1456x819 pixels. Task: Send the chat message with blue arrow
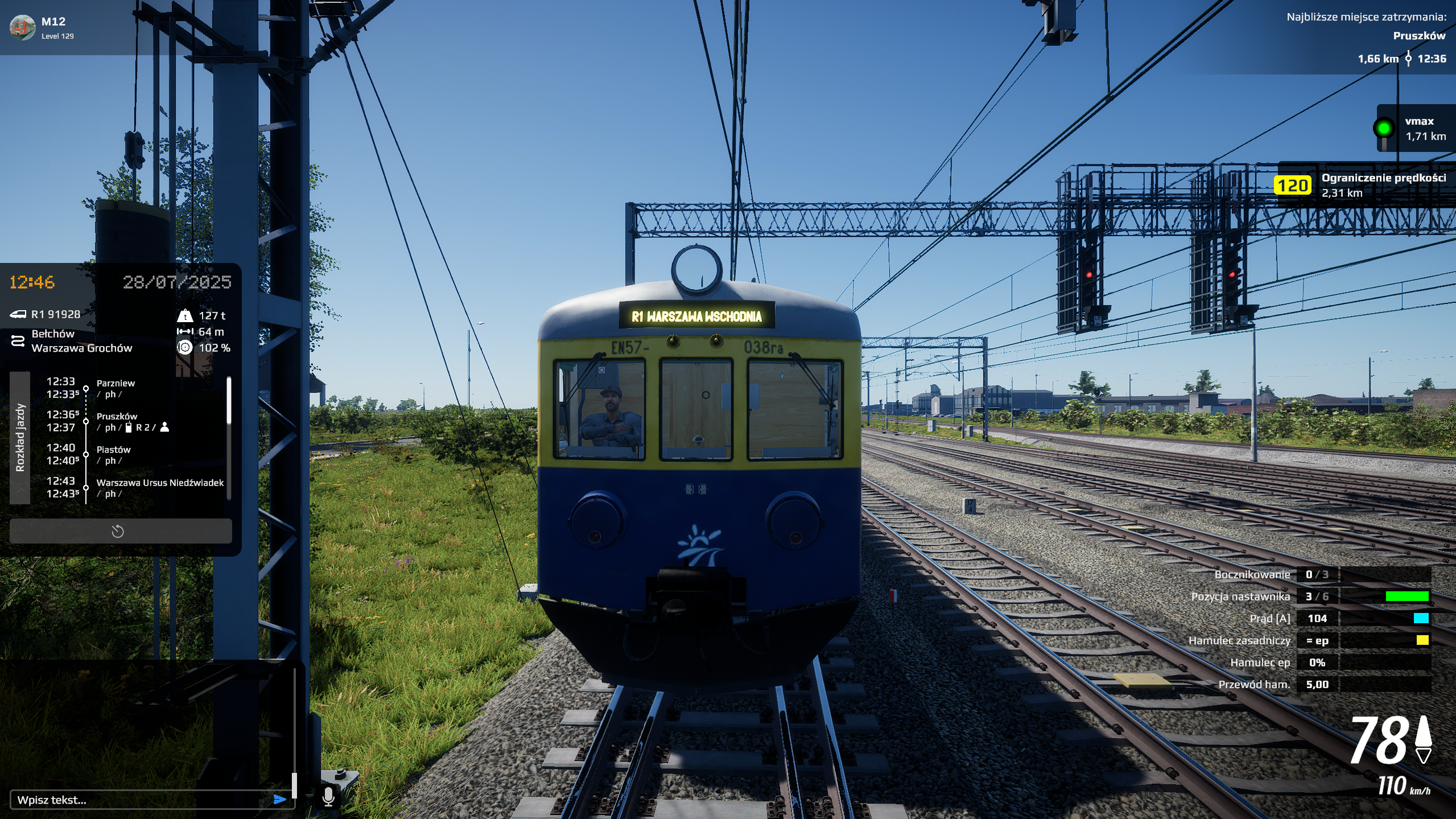pos(279,800)
